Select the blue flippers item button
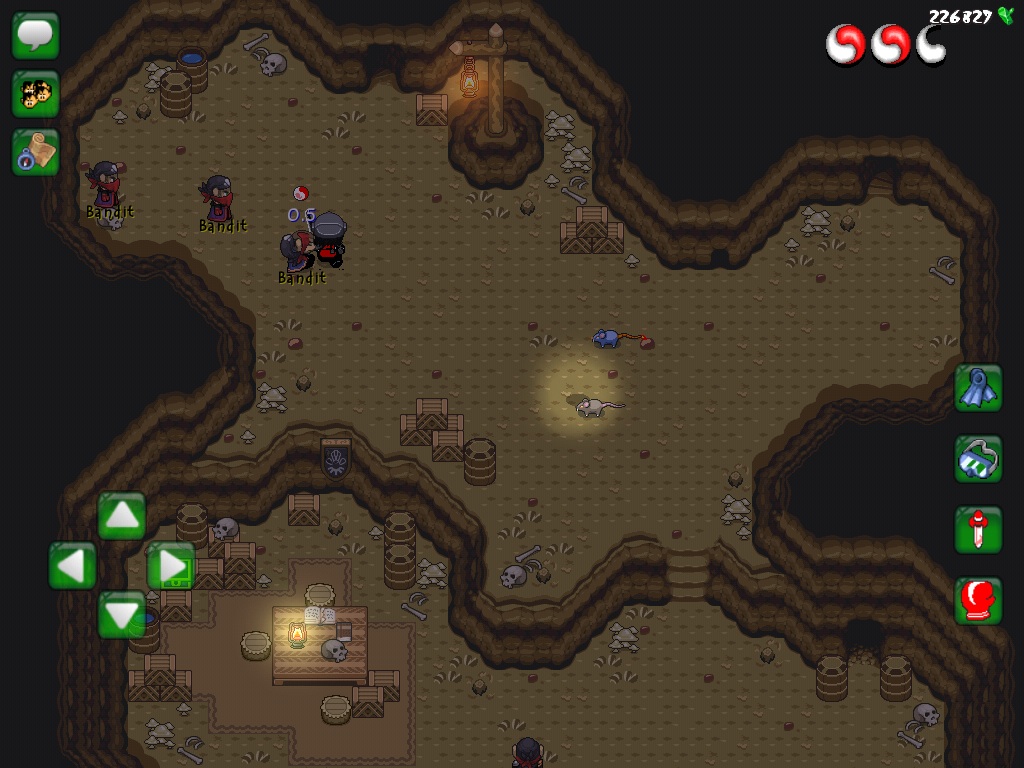Screen dimensions: 1024x768 tap(978, 388)
